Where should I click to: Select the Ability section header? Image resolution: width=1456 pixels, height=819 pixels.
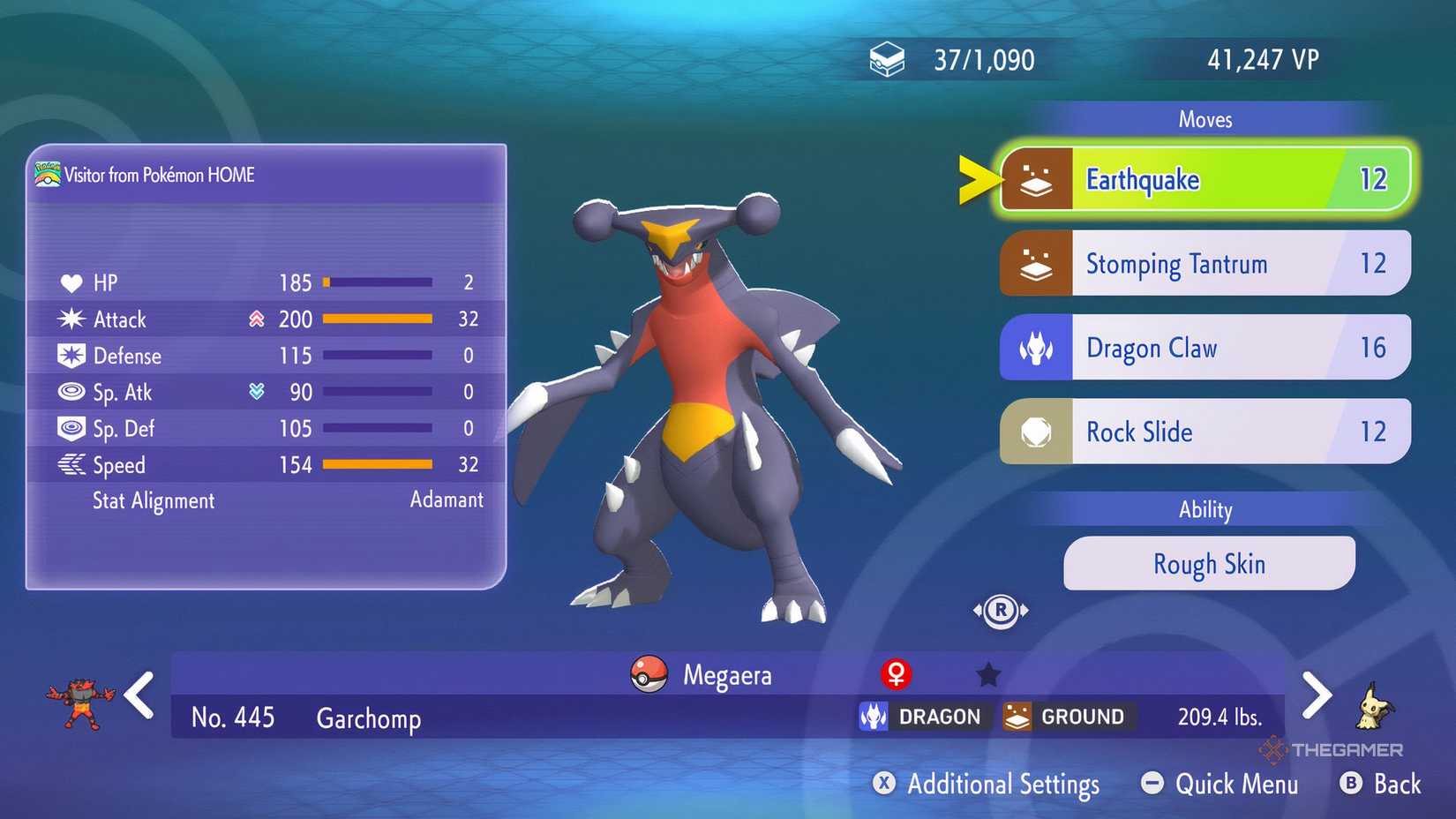pos(1207,509)
